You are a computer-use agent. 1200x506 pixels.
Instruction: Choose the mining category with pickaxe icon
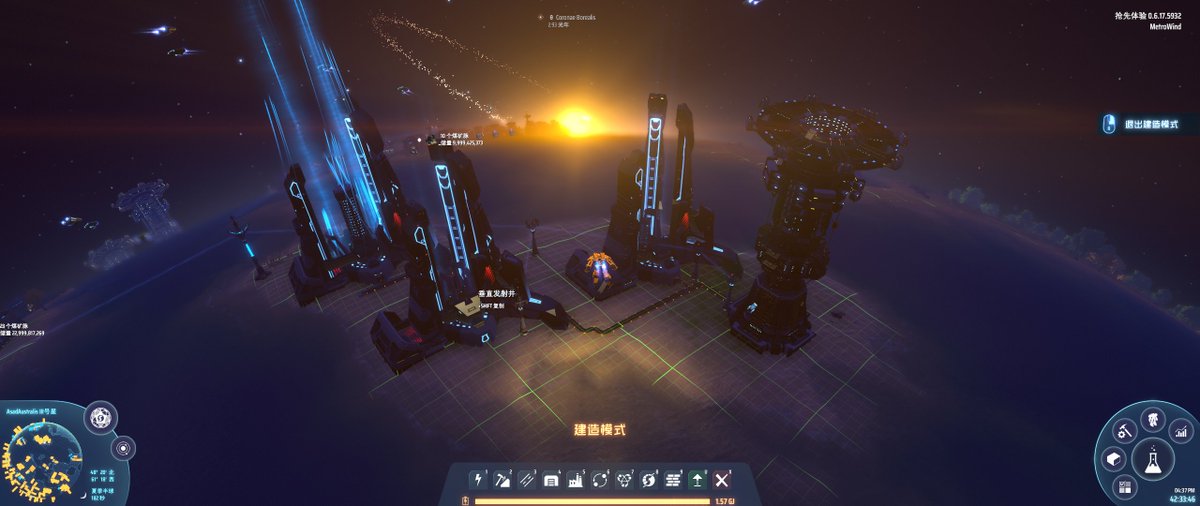[x=501, y=481]
